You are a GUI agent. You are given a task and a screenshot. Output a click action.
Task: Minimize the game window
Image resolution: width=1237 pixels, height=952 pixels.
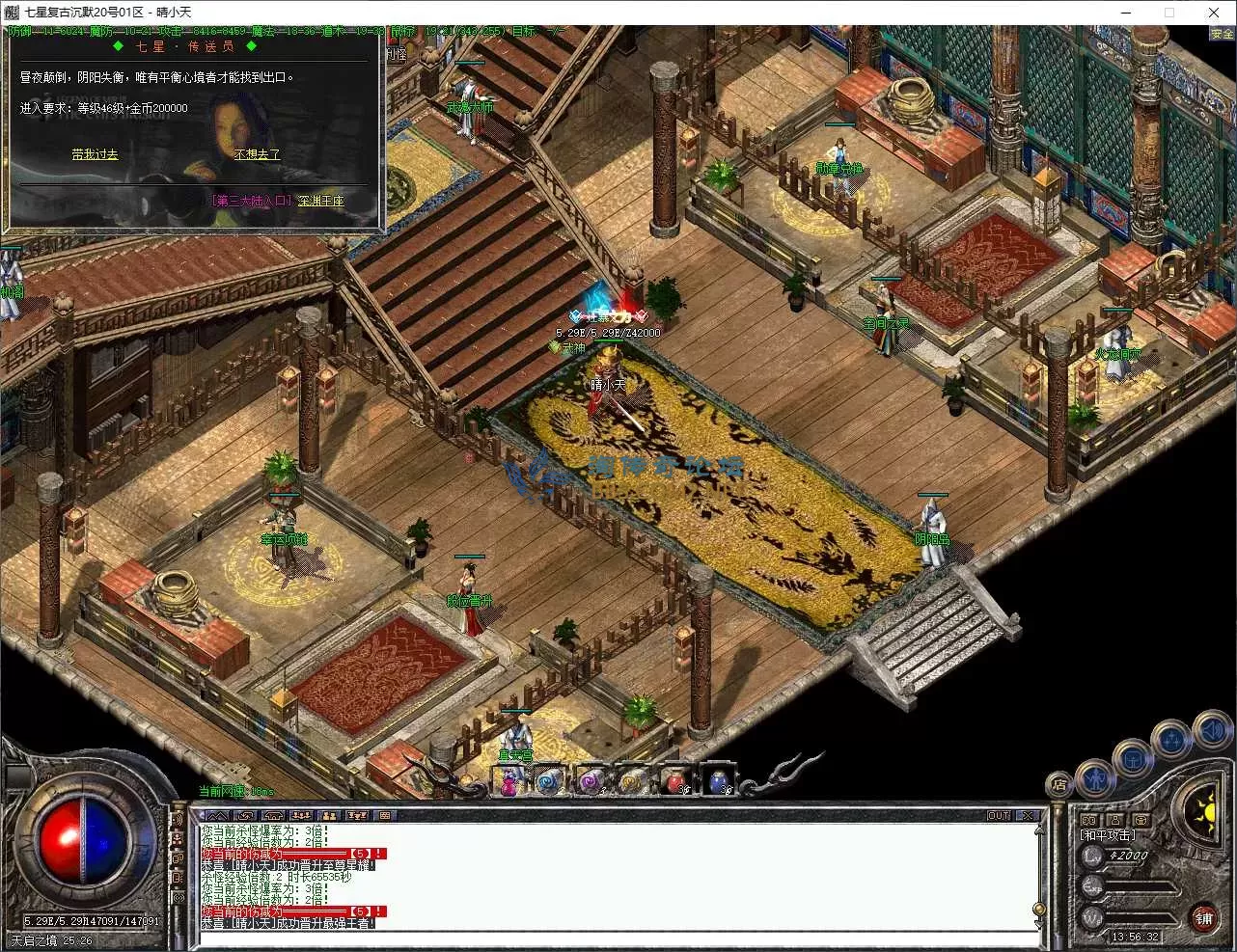pos(1124,13)
